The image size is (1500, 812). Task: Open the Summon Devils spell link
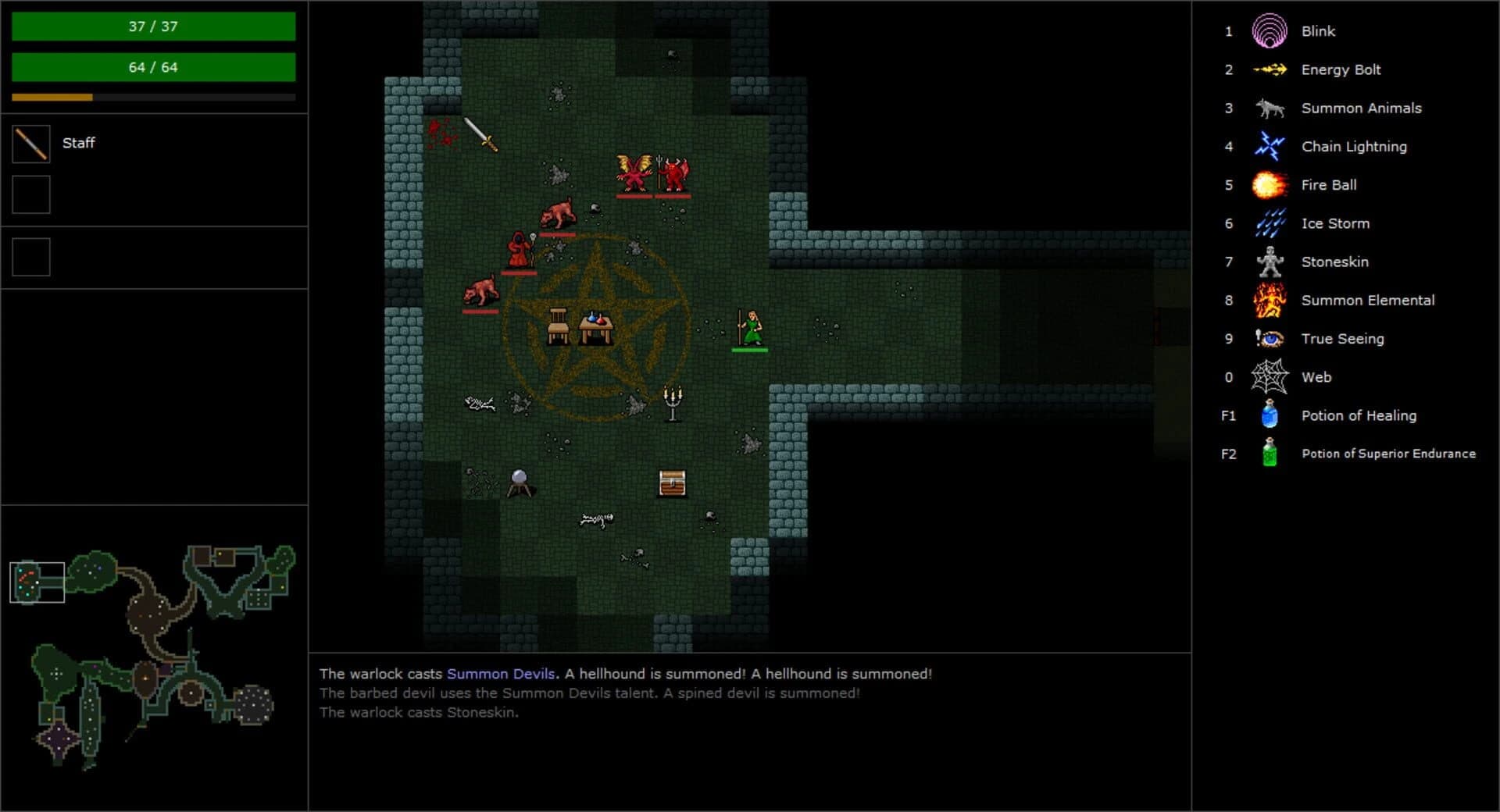pyautogui.click(x=502, y=673)
